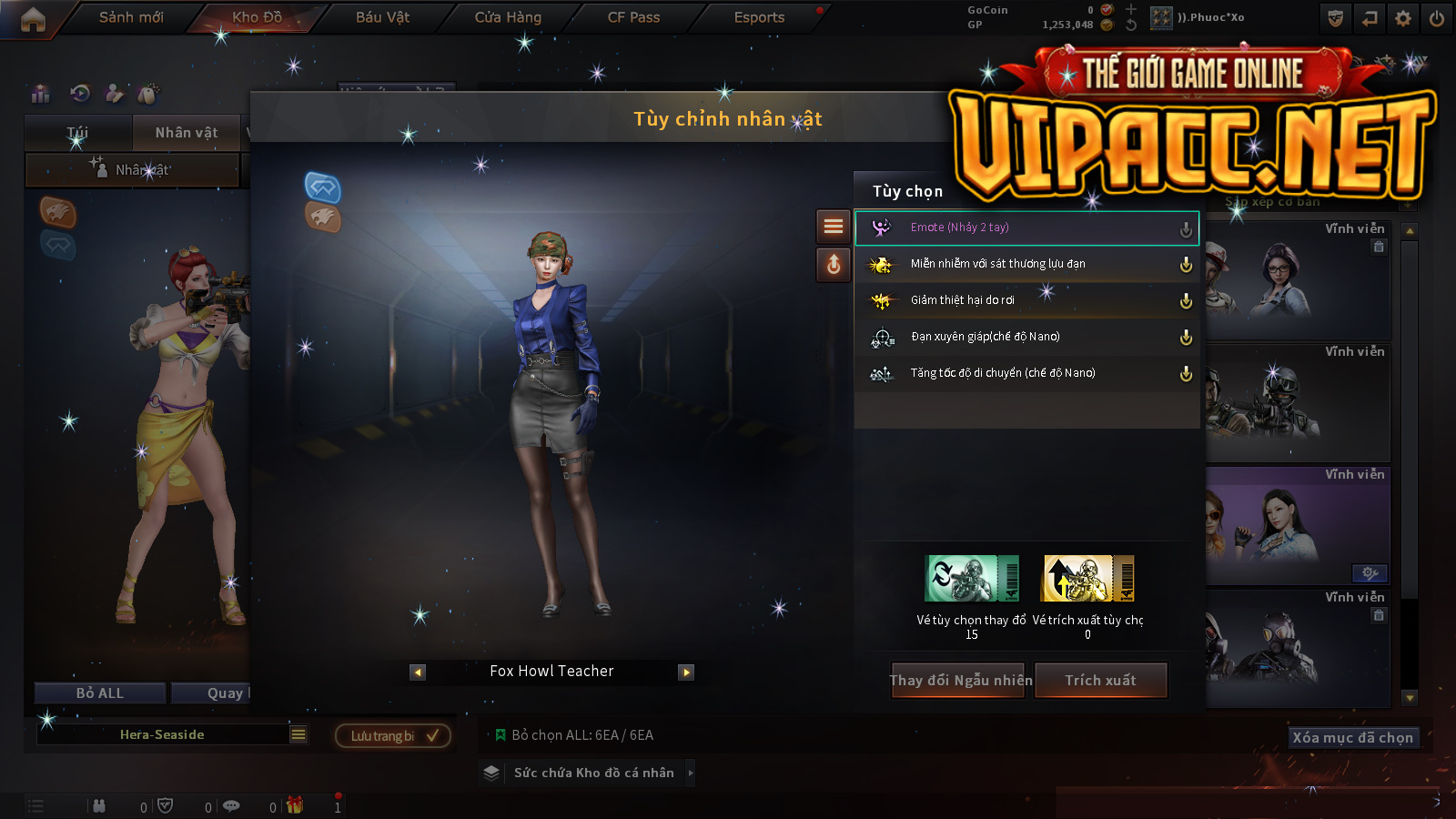Open the Sảnh mới lobby tab

(x=131, y=17)
